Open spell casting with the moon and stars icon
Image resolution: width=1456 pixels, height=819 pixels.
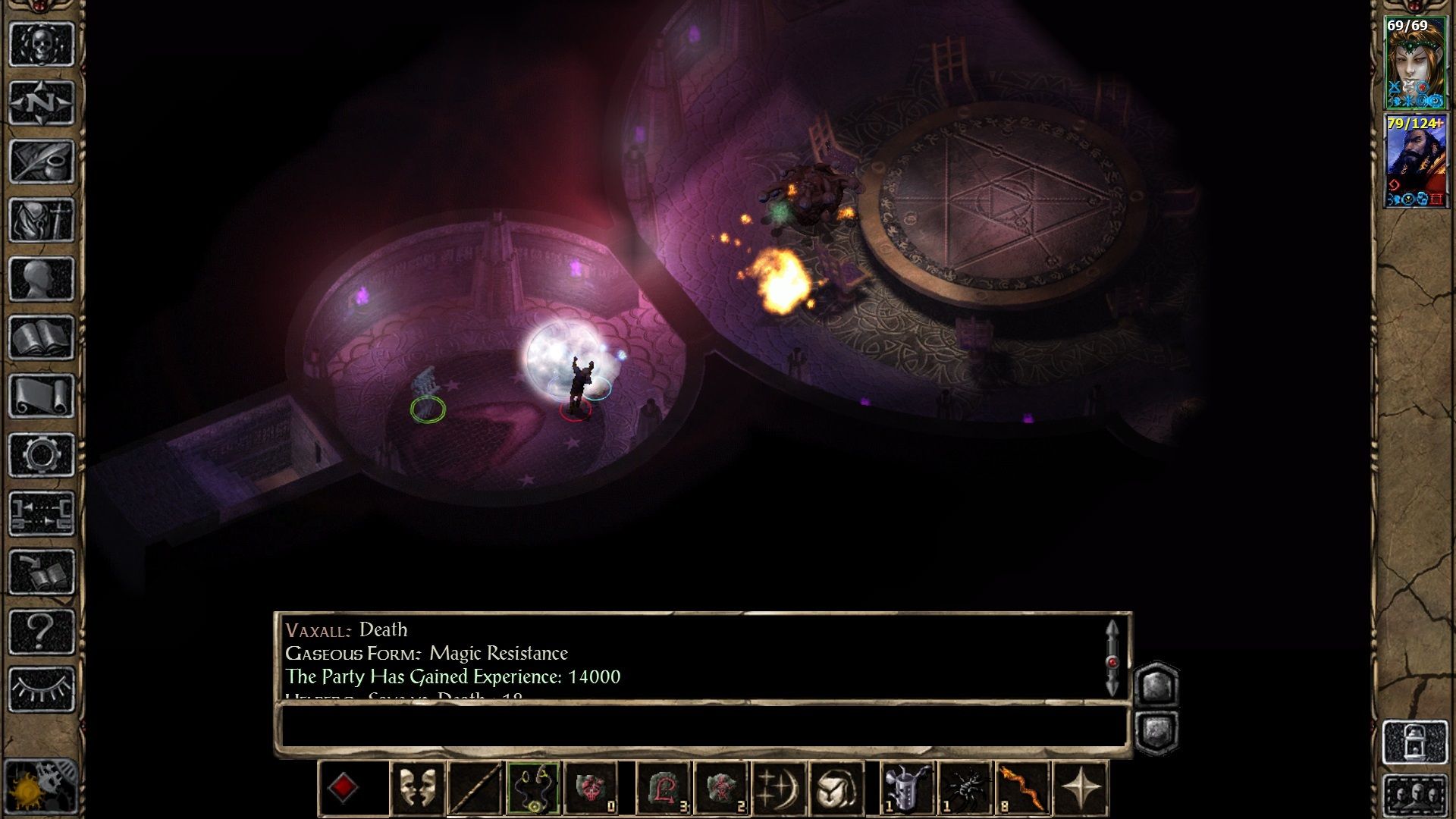(779, 789)
